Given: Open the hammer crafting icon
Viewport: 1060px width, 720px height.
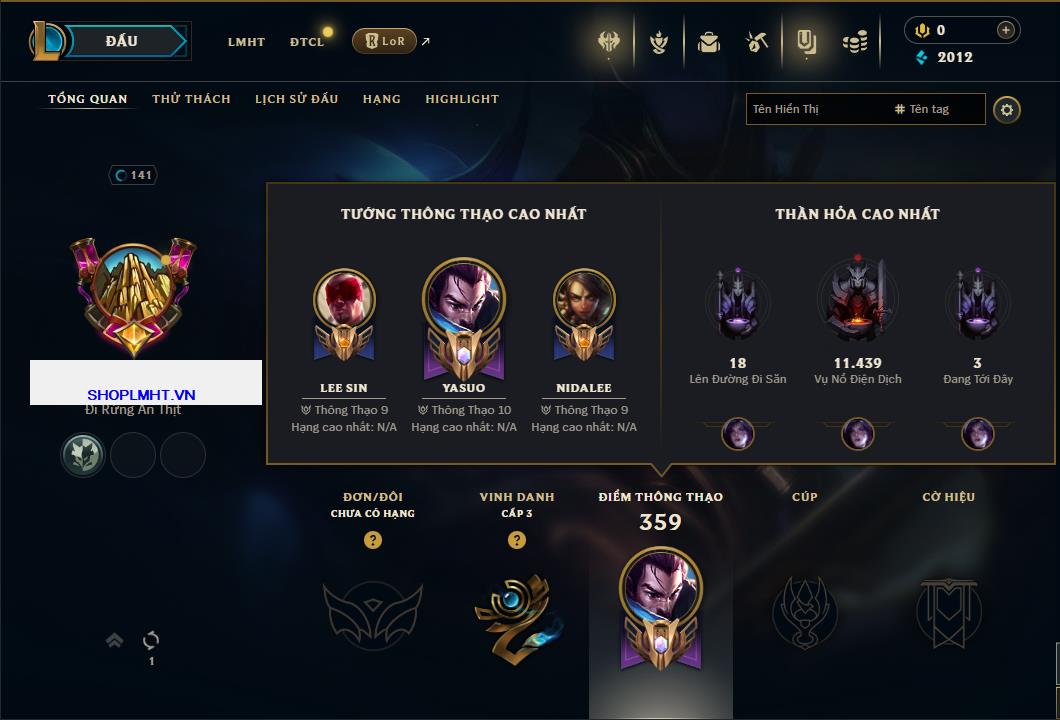Looking at the screenshot, I should 757,42.
